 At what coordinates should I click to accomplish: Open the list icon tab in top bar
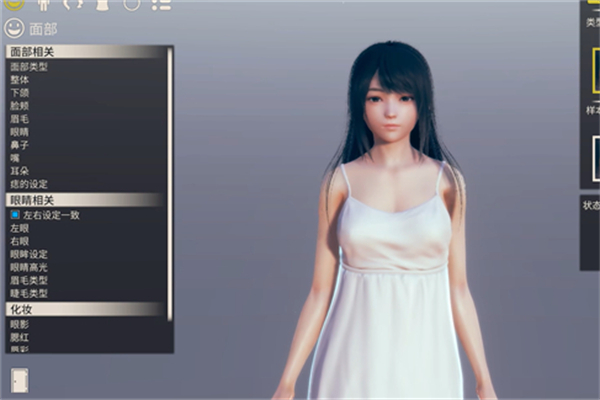point(161,4)
